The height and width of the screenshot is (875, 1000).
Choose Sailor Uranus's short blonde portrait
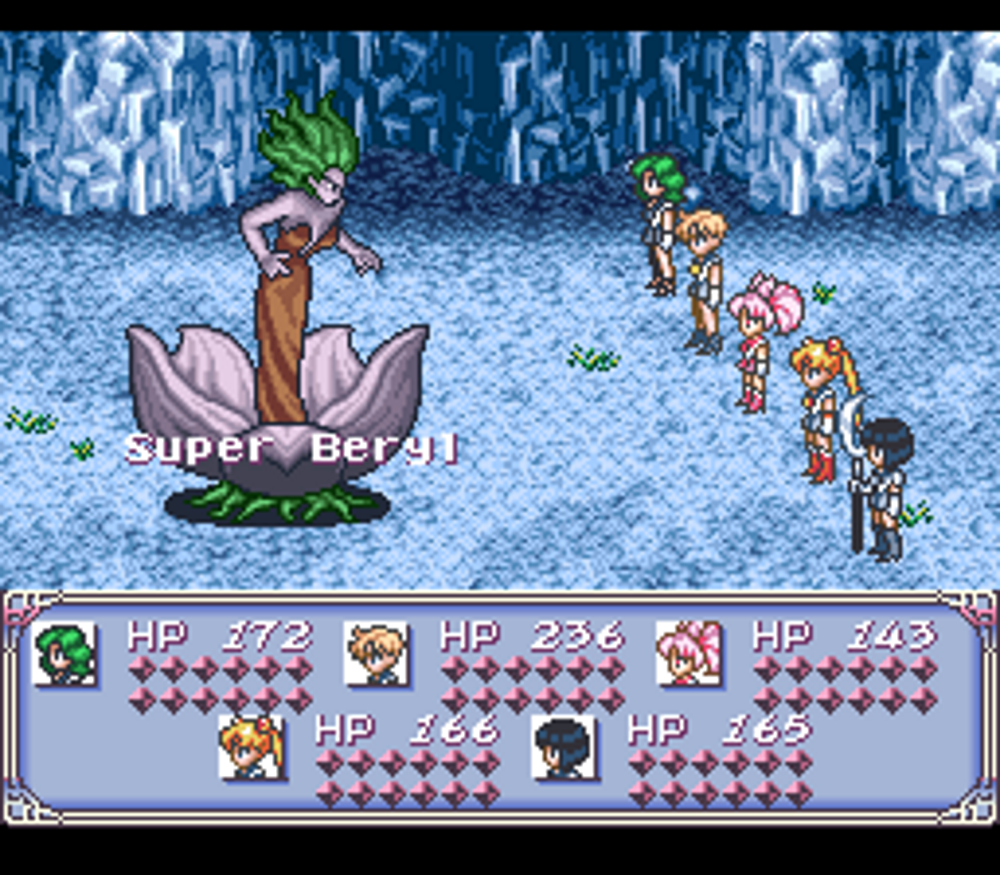tap(376, 653)
